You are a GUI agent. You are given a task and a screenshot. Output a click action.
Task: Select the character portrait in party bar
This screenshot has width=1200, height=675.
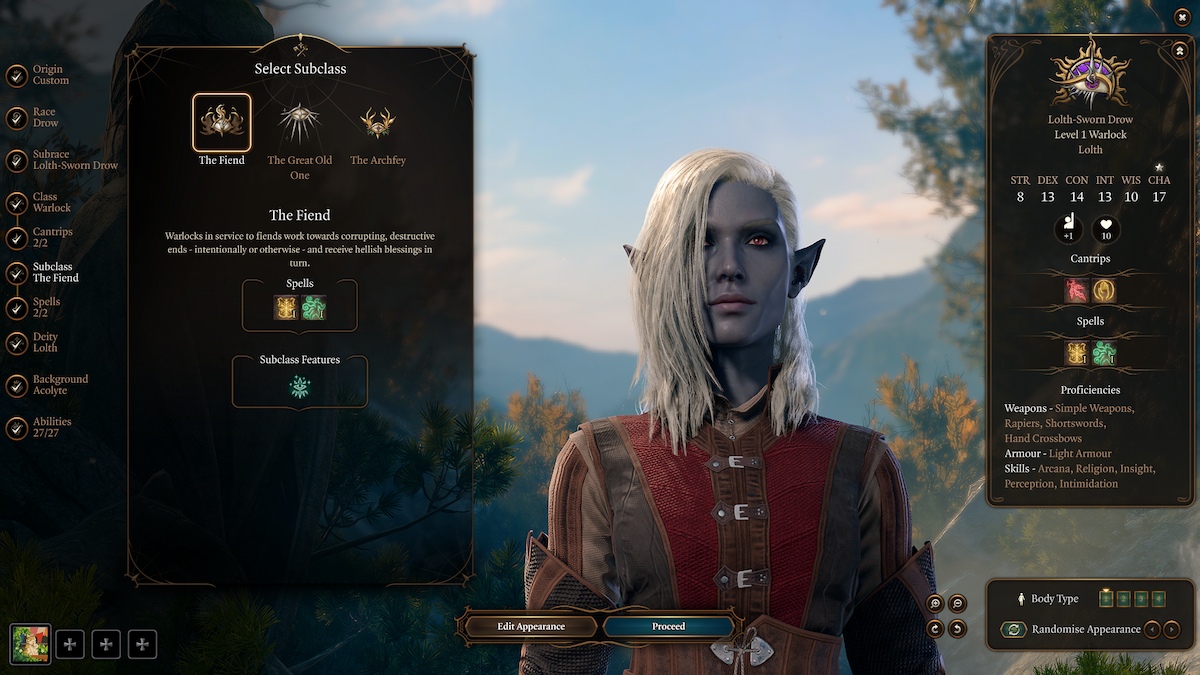(x=30, y=644)
